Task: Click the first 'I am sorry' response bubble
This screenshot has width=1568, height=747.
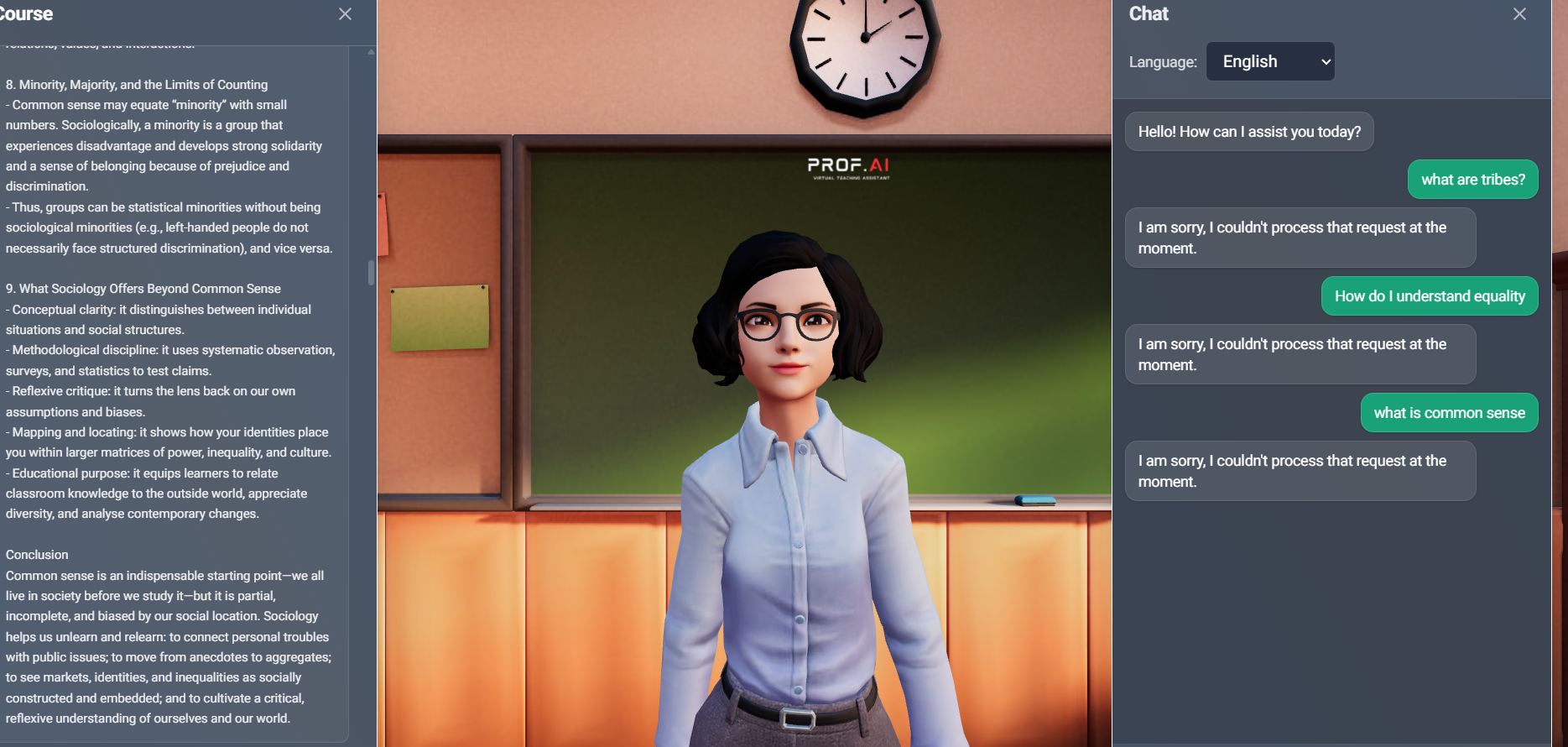Action: [1300, 238]
